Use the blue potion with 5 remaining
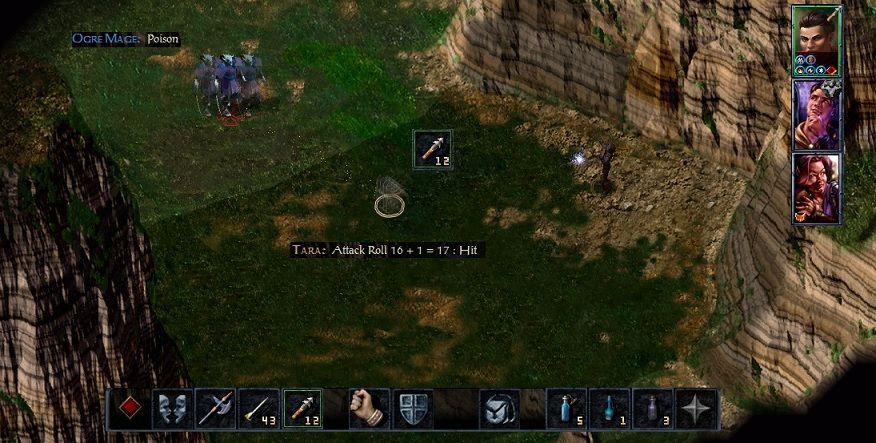This screenshot has width=876, height=443. pyautogui.click(x=566, y=409)
